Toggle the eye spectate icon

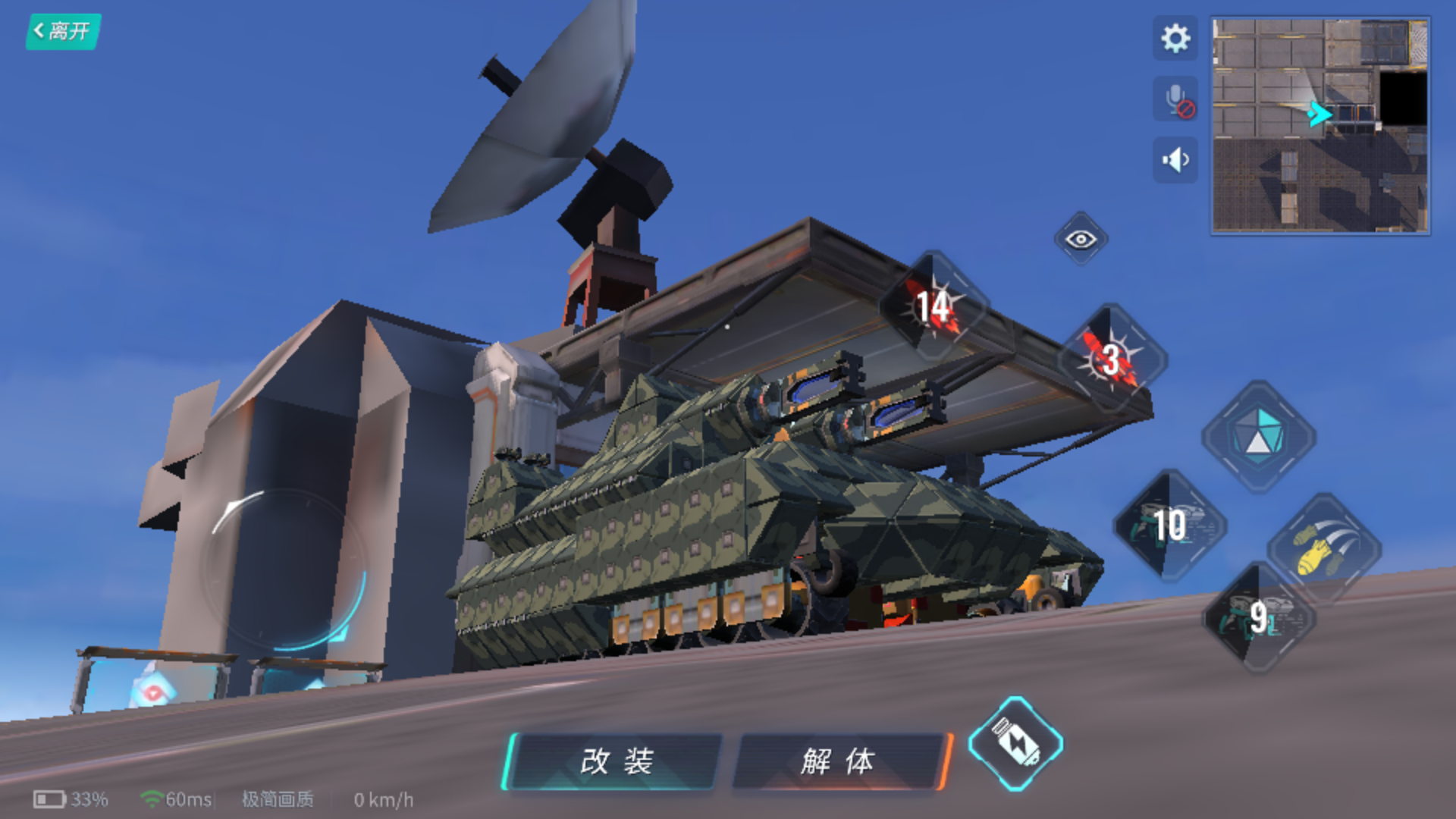(1080, 239)
